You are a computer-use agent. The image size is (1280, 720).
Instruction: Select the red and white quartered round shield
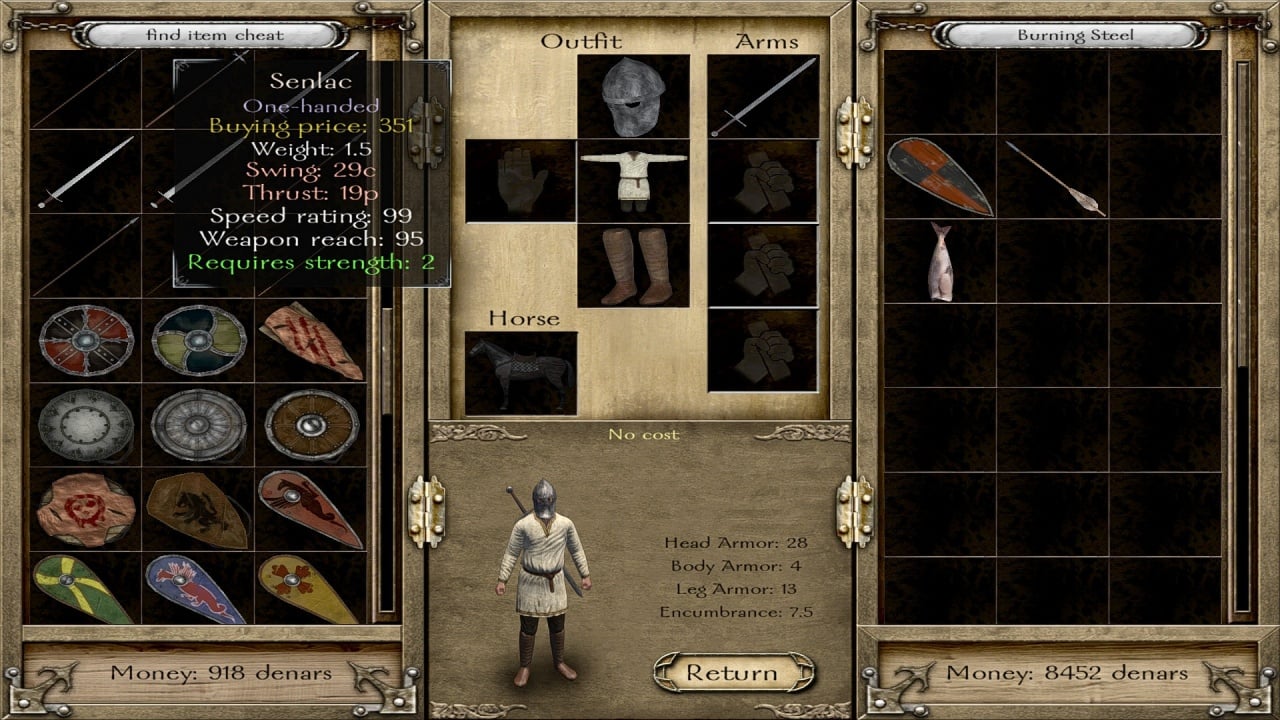(x=86, y=340)
